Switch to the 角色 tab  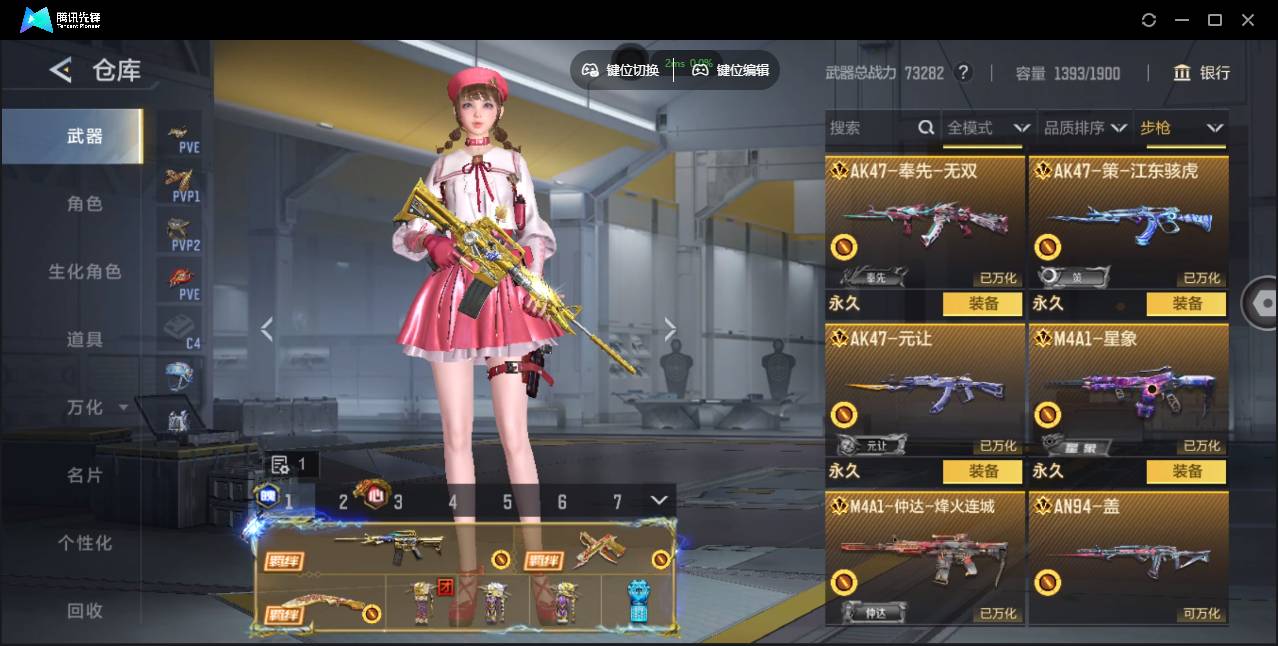coord(84,204)
